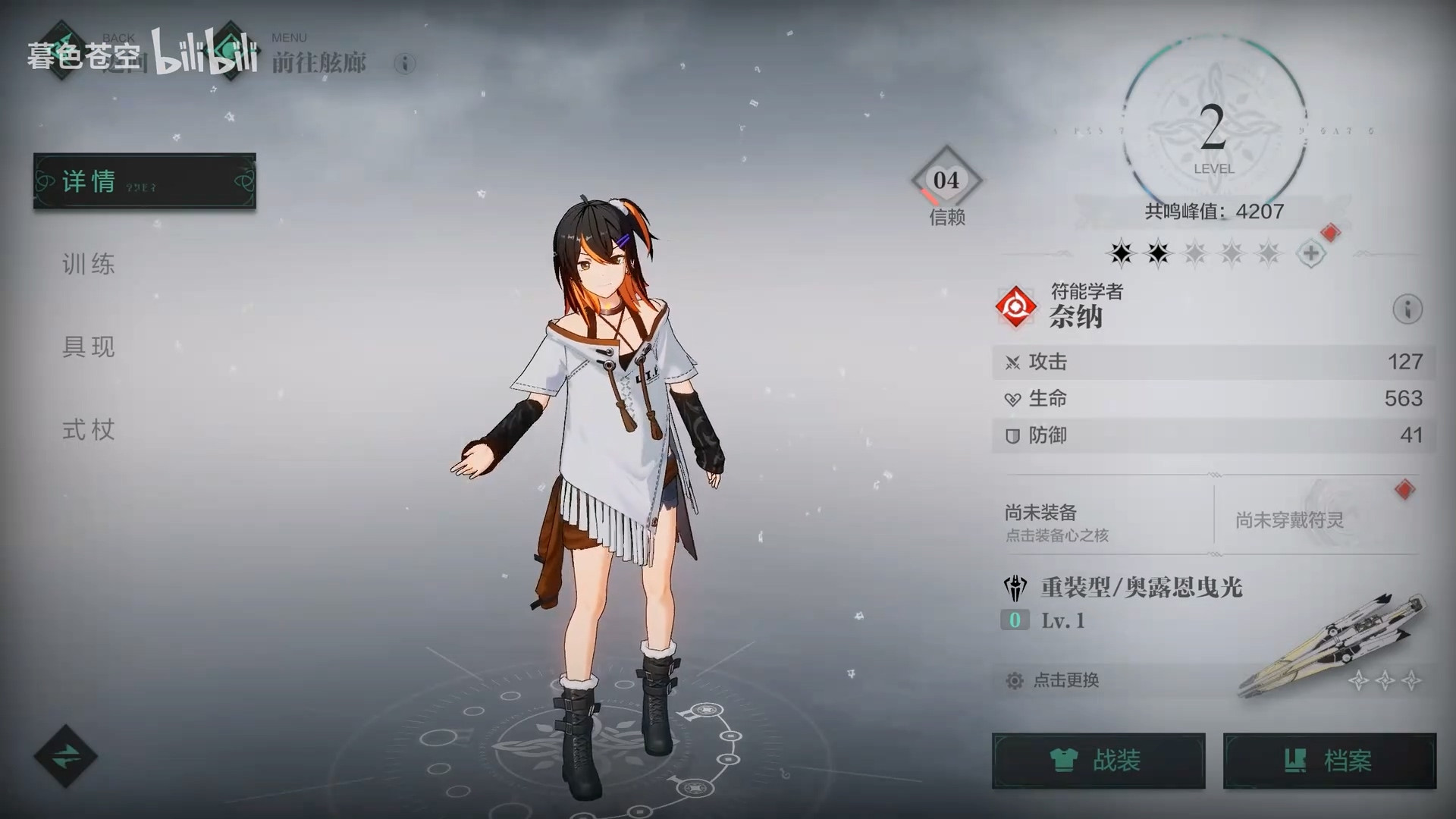Viewport: 1456px width, 819px height.
Task: Show info beside 前往舷廊
Action: [405, 64]
